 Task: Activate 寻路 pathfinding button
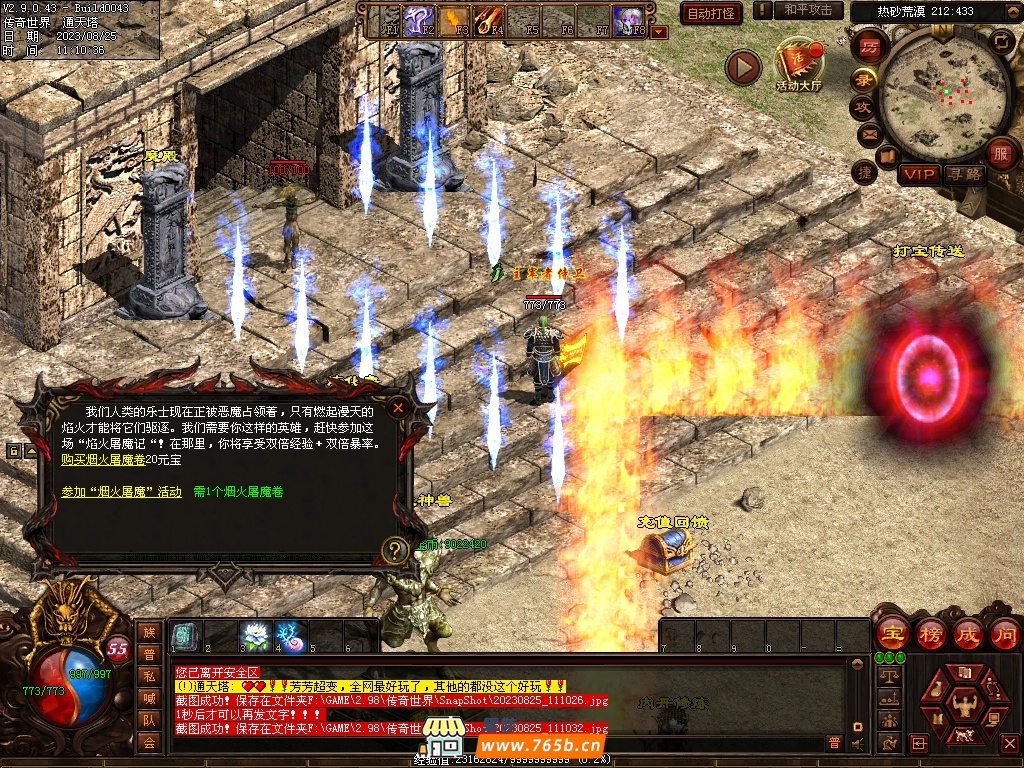pyautogui.click(x=965, y=174)
